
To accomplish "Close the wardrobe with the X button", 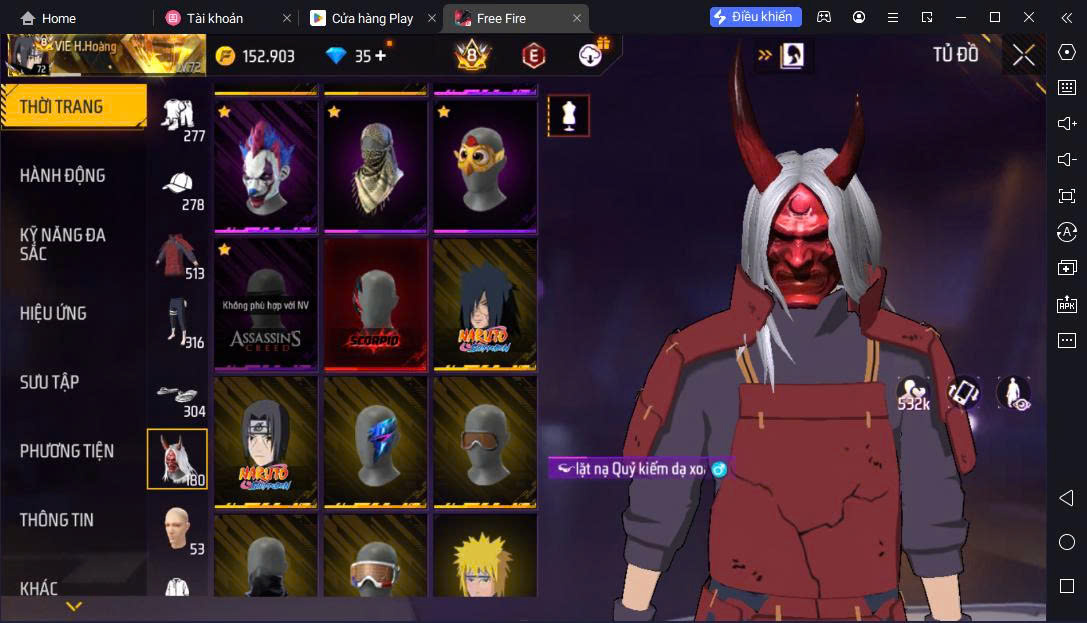I will tap(1023, 55).
